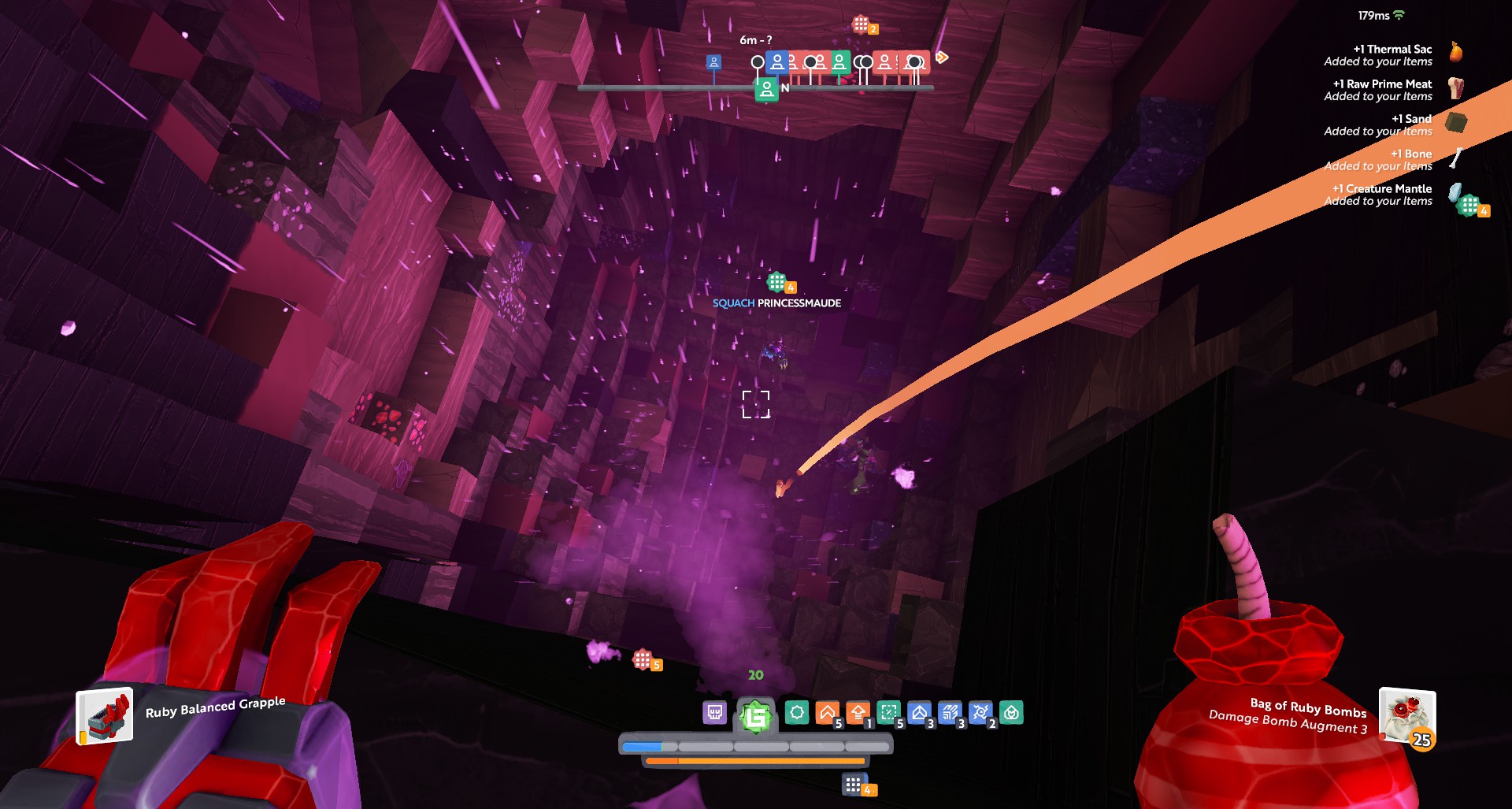Click the lone blue player marker on compass
1512x809 pixels.
(x=713, y=62)
